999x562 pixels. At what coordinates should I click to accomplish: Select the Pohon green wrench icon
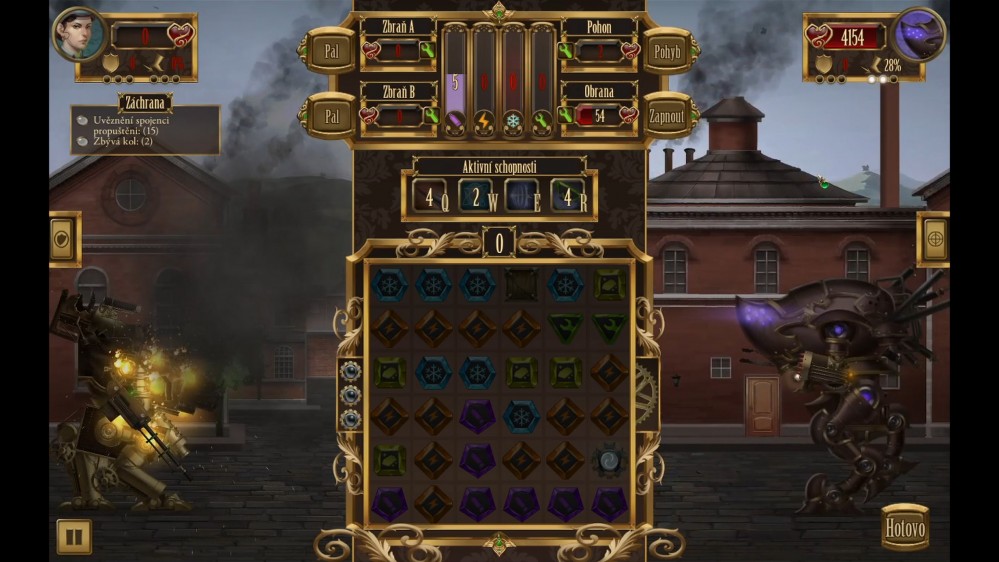pos(565,50)
